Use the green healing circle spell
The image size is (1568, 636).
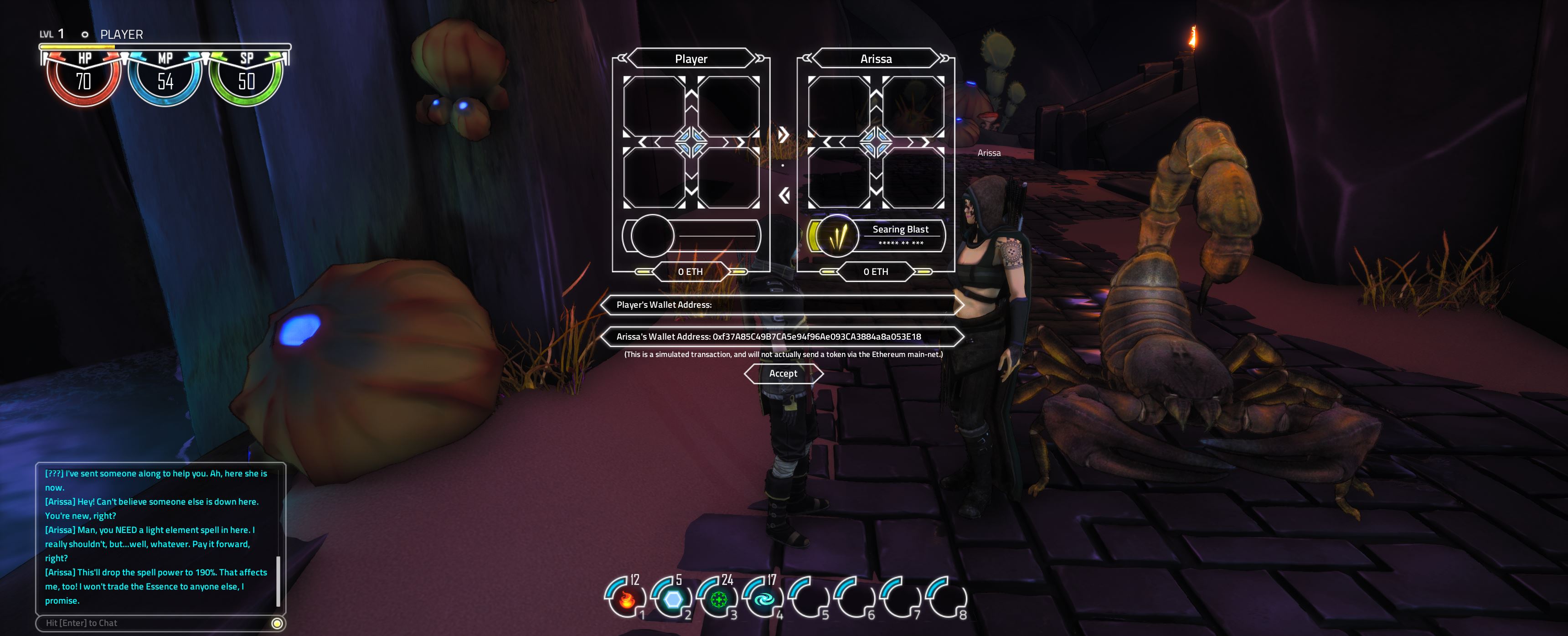pos(718,599)
